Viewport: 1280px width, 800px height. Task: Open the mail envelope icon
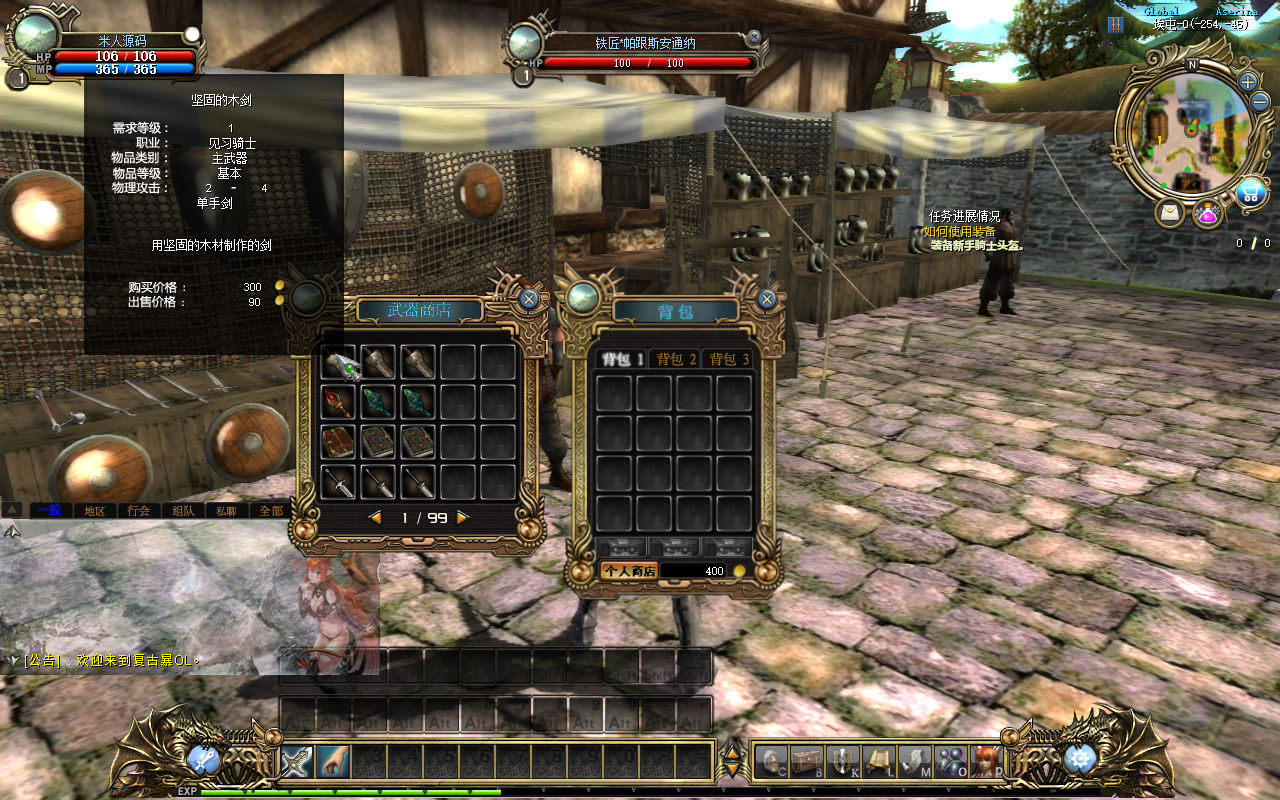pos(1169,212)
